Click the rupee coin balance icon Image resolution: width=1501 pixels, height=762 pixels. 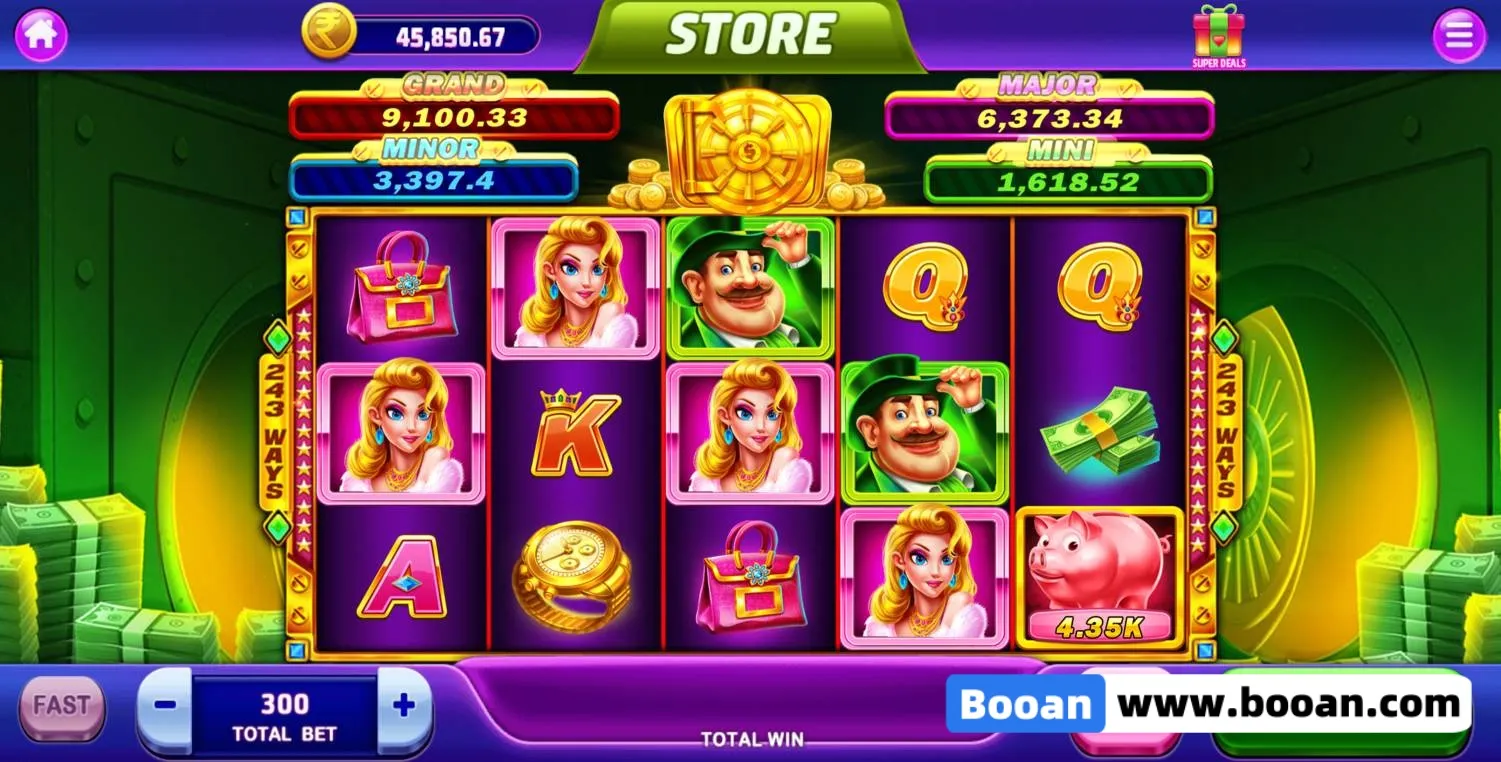[329, 32]
